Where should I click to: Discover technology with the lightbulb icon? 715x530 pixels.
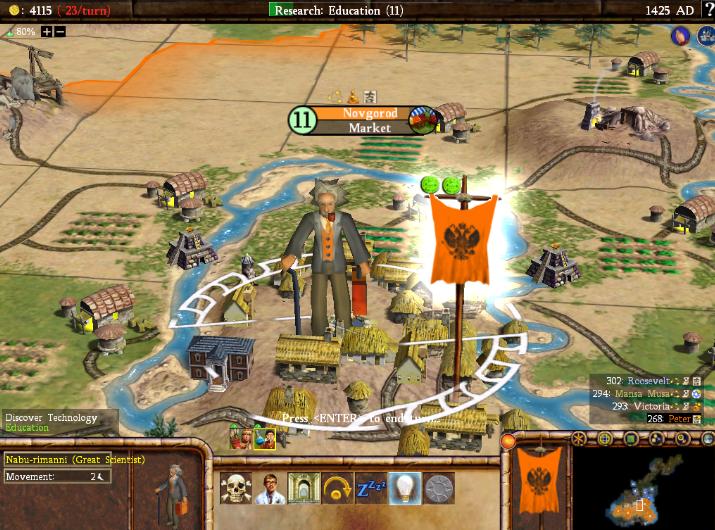pos(405,488)
